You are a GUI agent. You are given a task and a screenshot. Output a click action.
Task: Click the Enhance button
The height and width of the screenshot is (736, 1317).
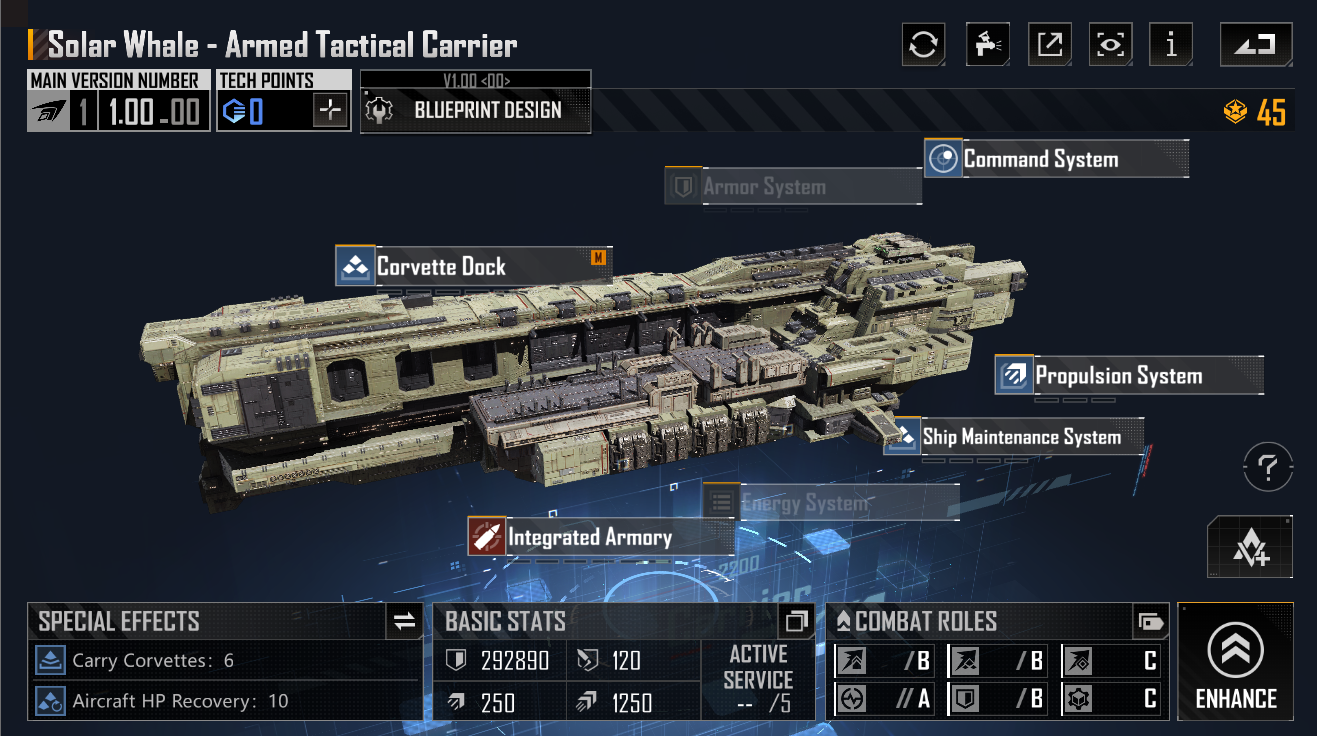click(x=1235, y=661)
